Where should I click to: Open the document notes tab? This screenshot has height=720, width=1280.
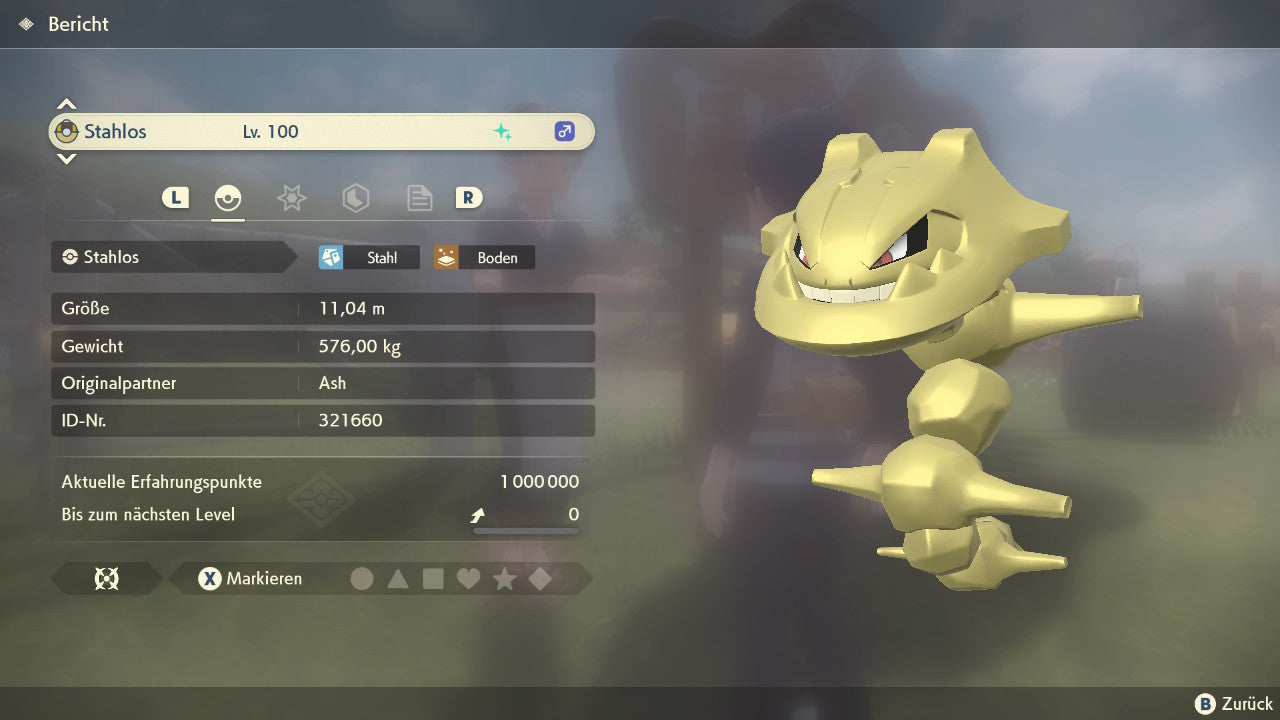[419, 198]
